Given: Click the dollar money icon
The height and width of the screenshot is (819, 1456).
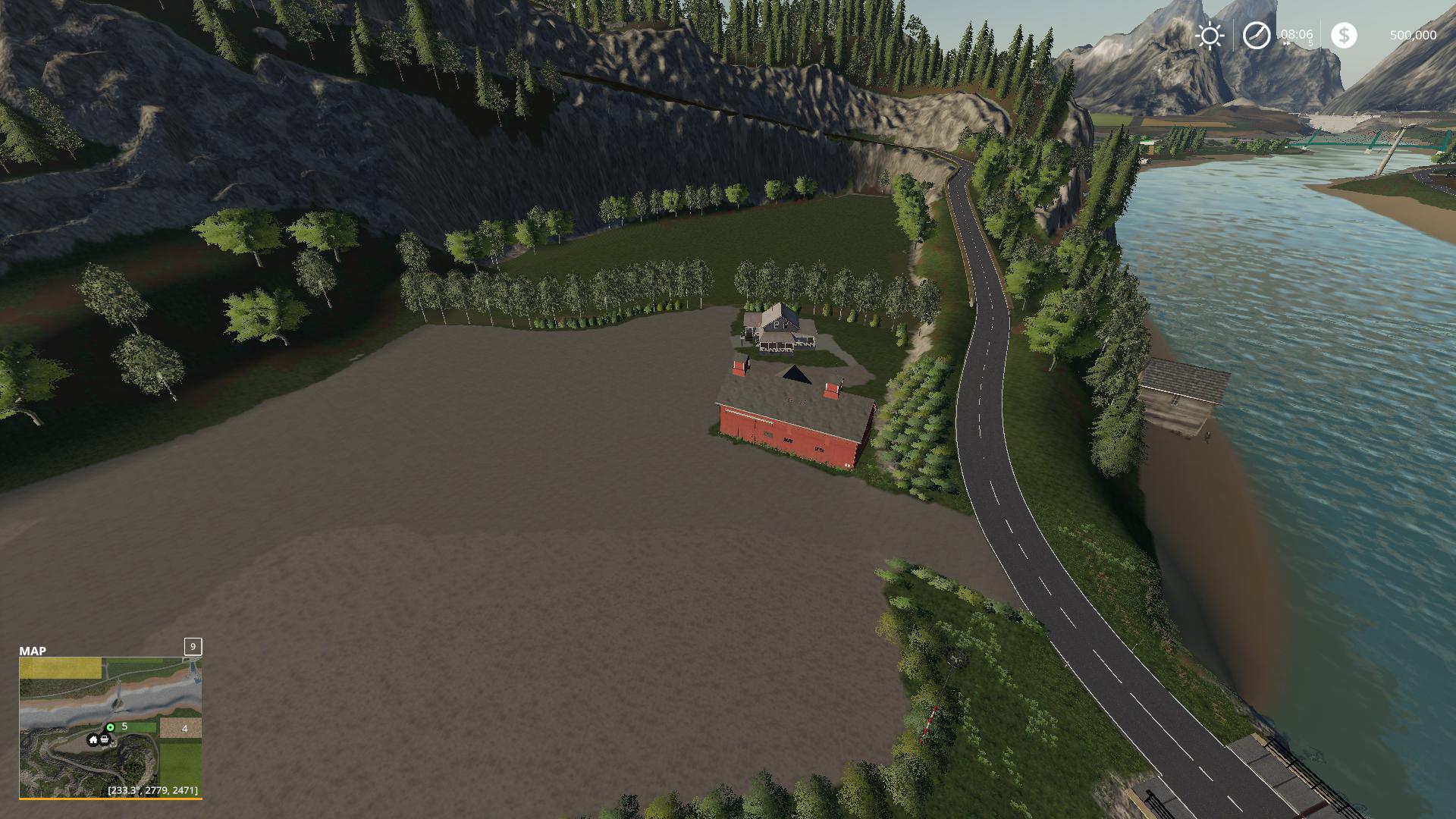Looking at the screenshot, I should coord(1344,36).
